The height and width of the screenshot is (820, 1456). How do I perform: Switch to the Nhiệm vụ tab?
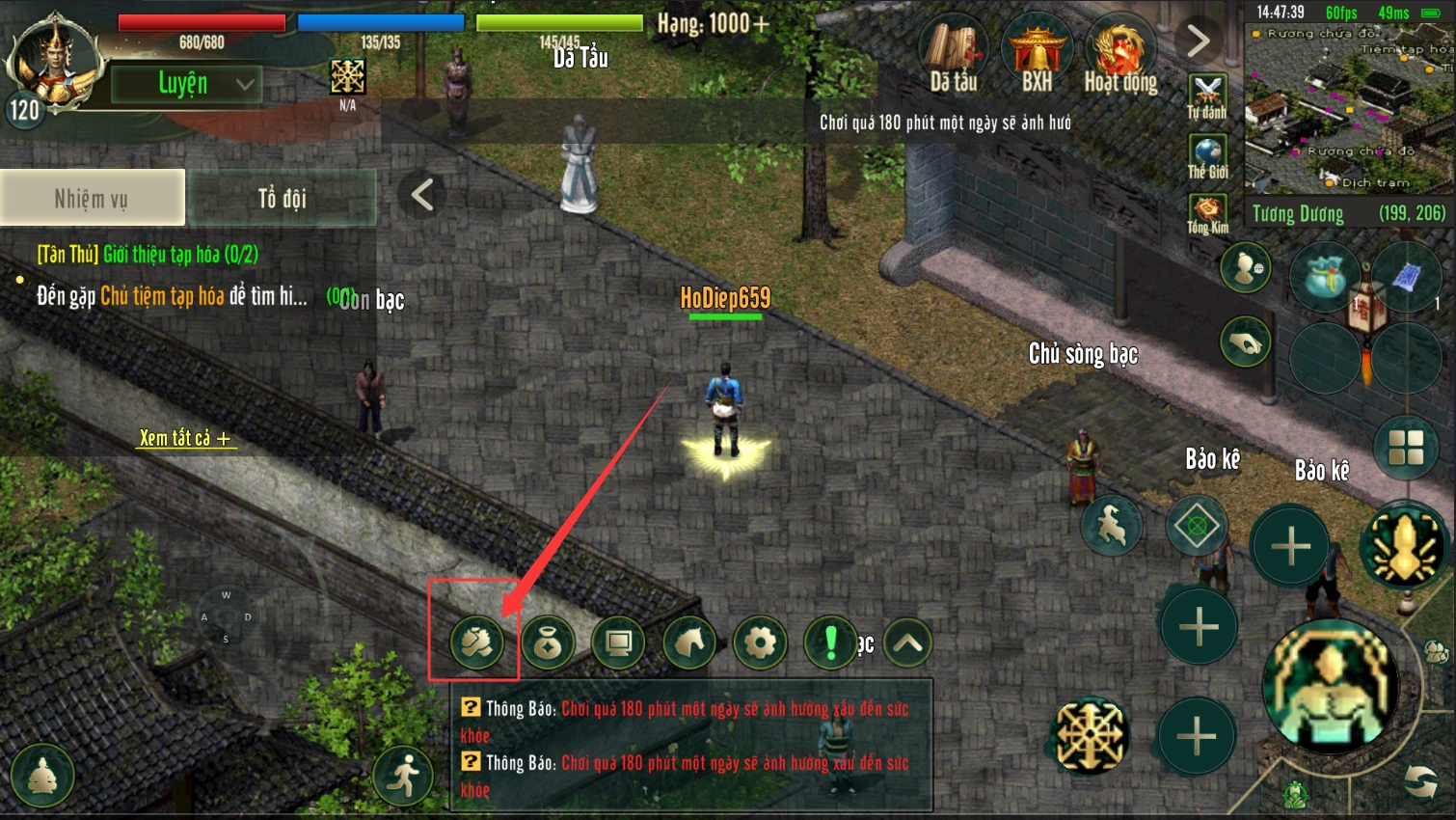[92, 198]
